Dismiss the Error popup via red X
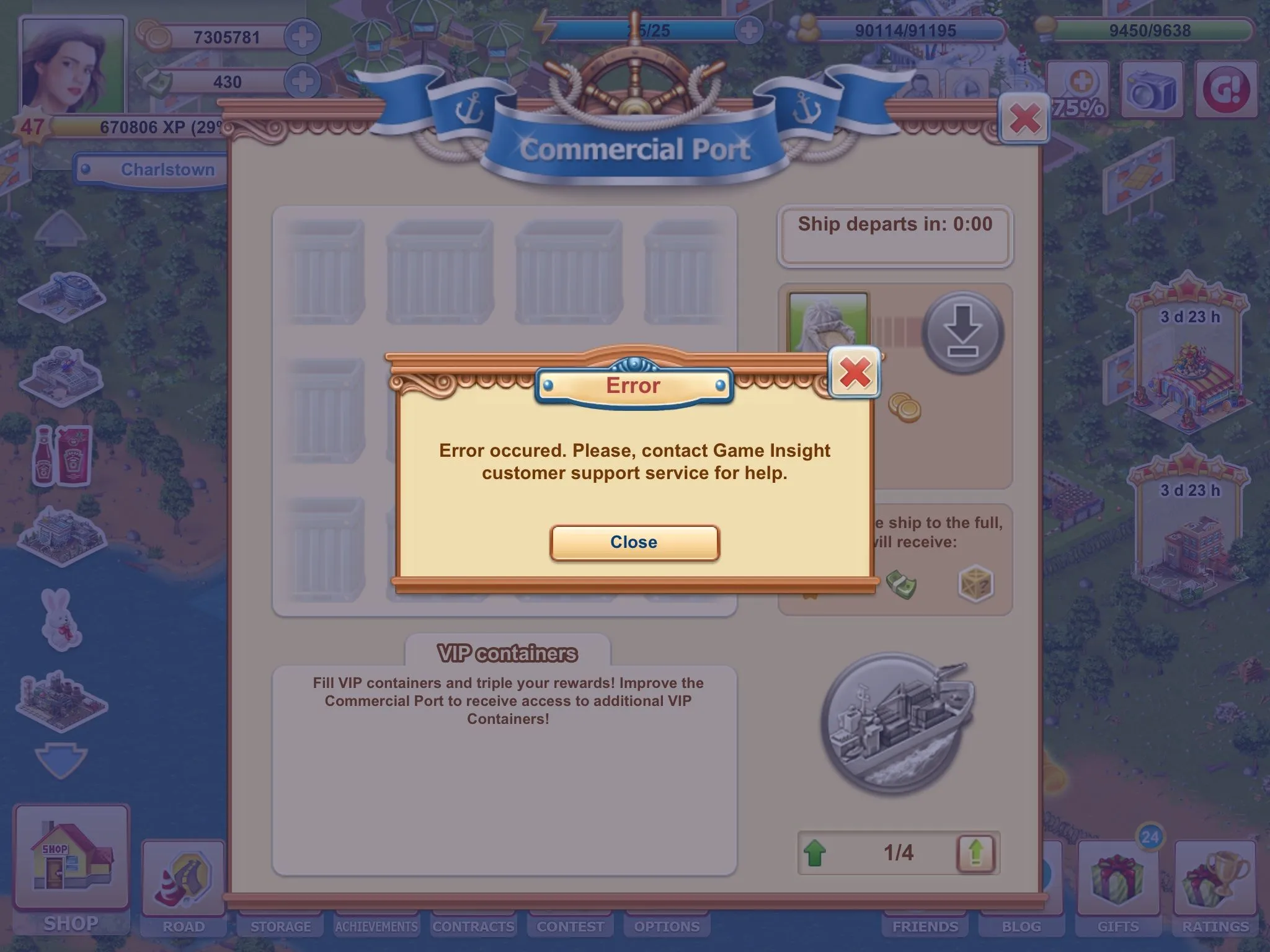Screen dimensions: 1270x952 coord(855,372)
